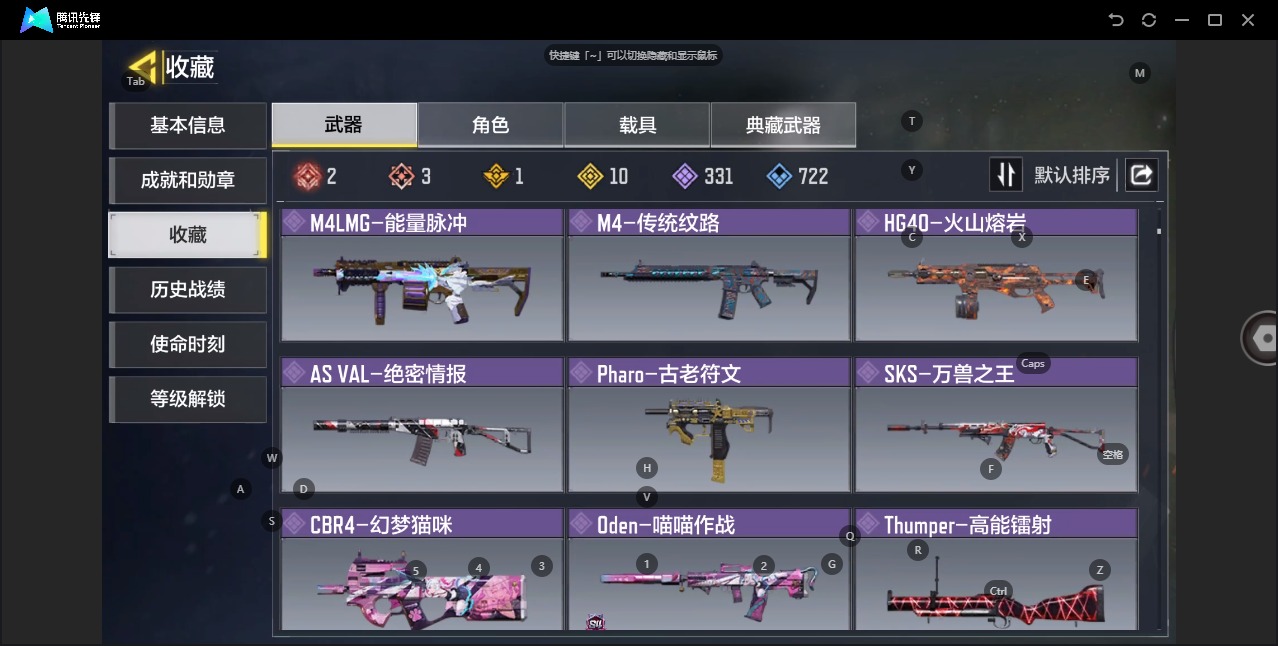Open the 等级解锁 menu entry

pos(188,399)
